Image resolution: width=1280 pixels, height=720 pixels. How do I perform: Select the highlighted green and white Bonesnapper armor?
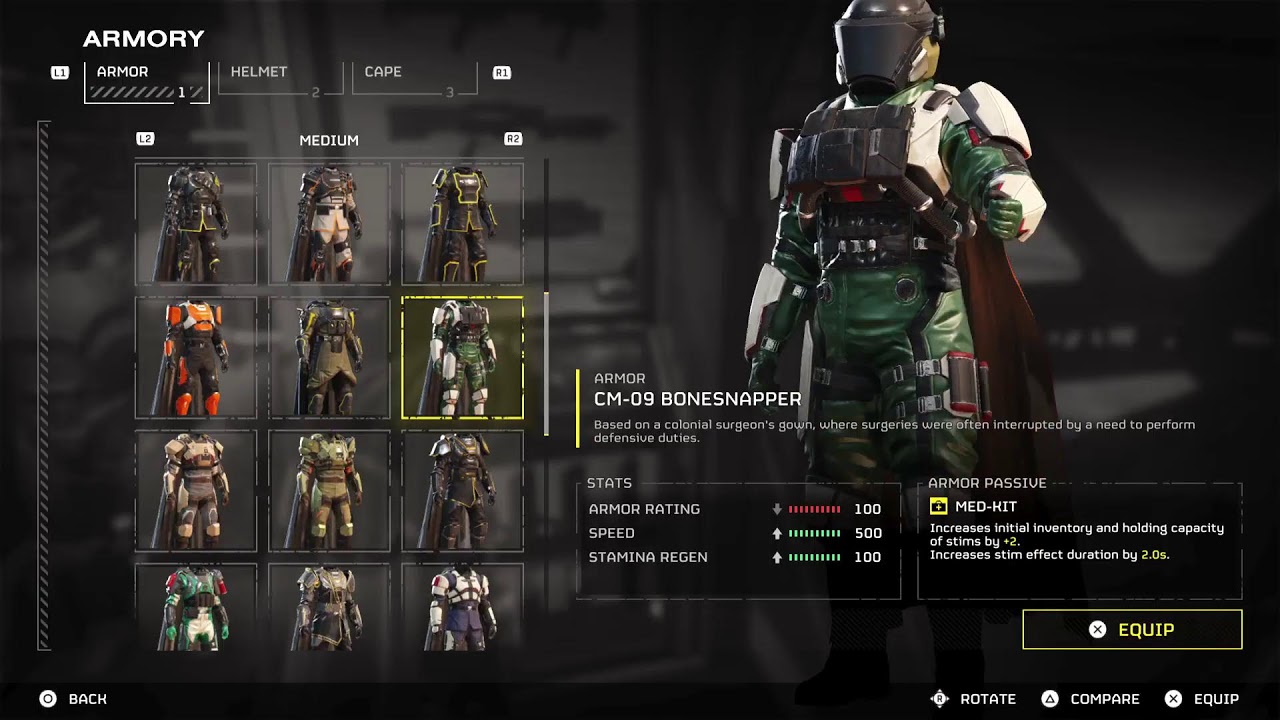click(x=462, y=357)
